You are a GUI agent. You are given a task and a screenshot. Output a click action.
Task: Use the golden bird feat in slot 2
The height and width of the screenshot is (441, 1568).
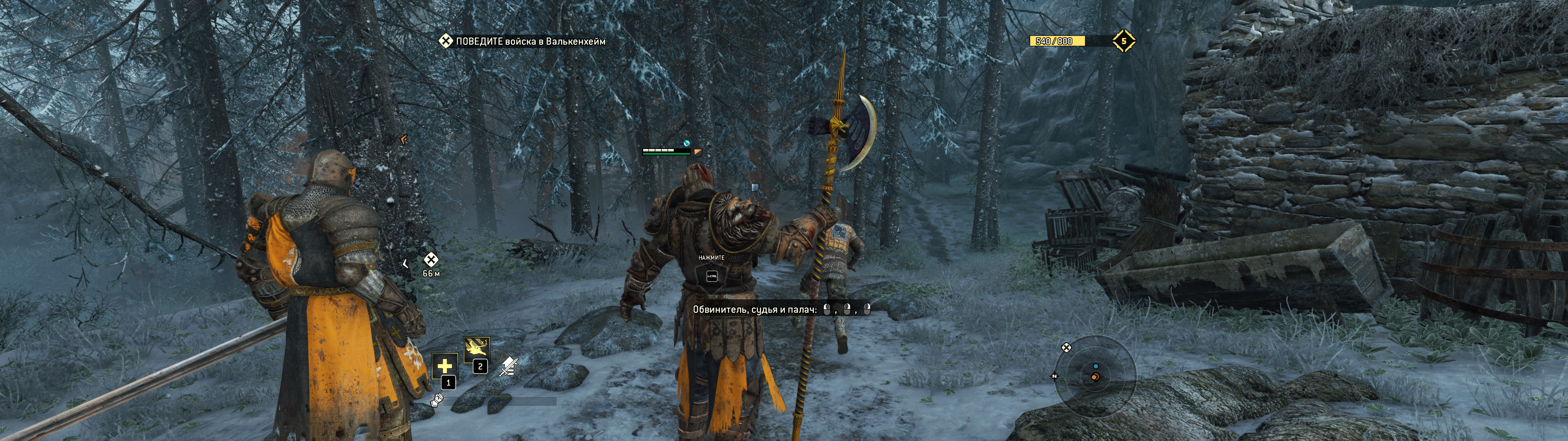[x=476, y=350]
